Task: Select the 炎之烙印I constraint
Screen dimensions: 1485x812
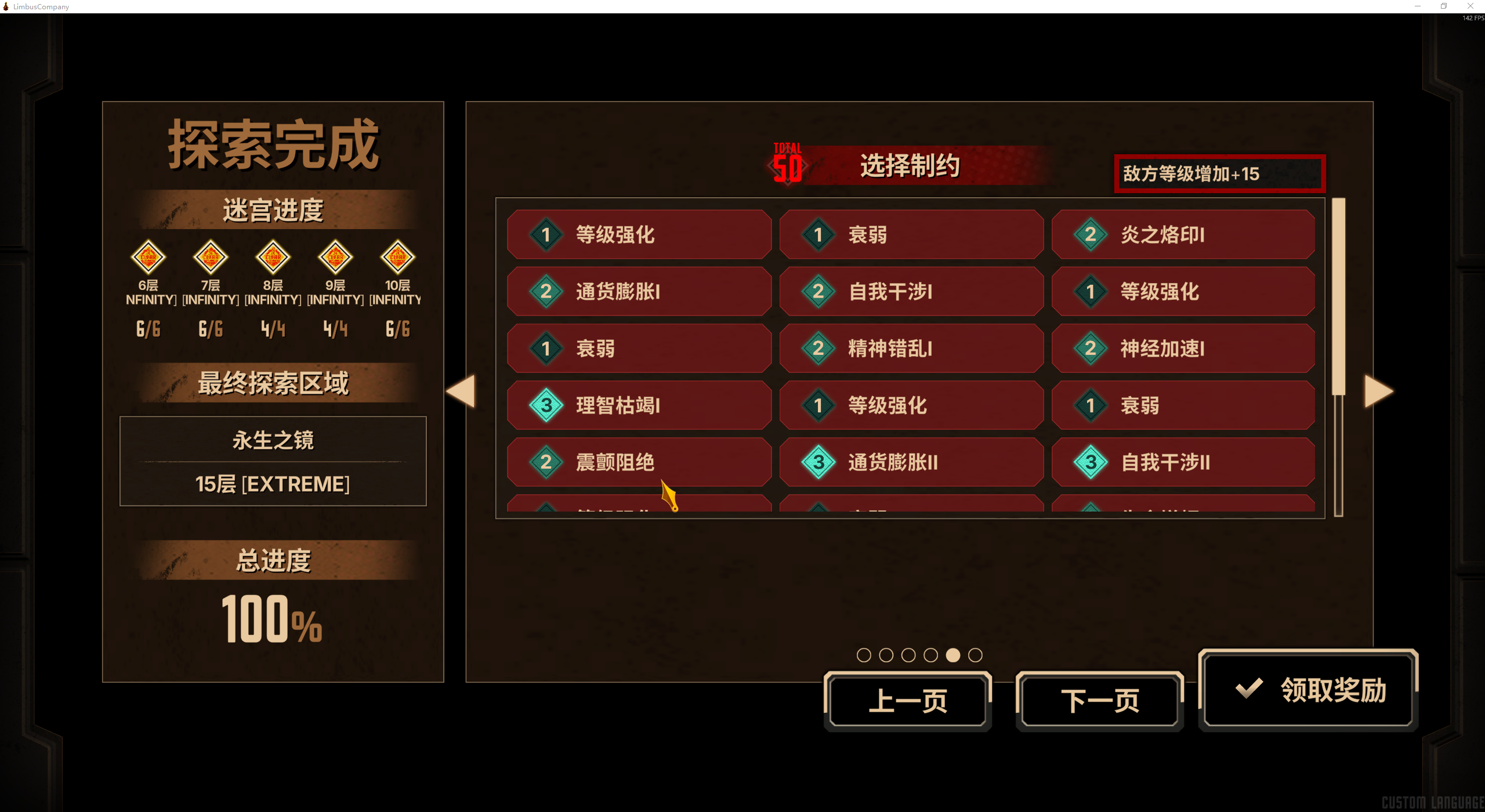Action: 1183,235
